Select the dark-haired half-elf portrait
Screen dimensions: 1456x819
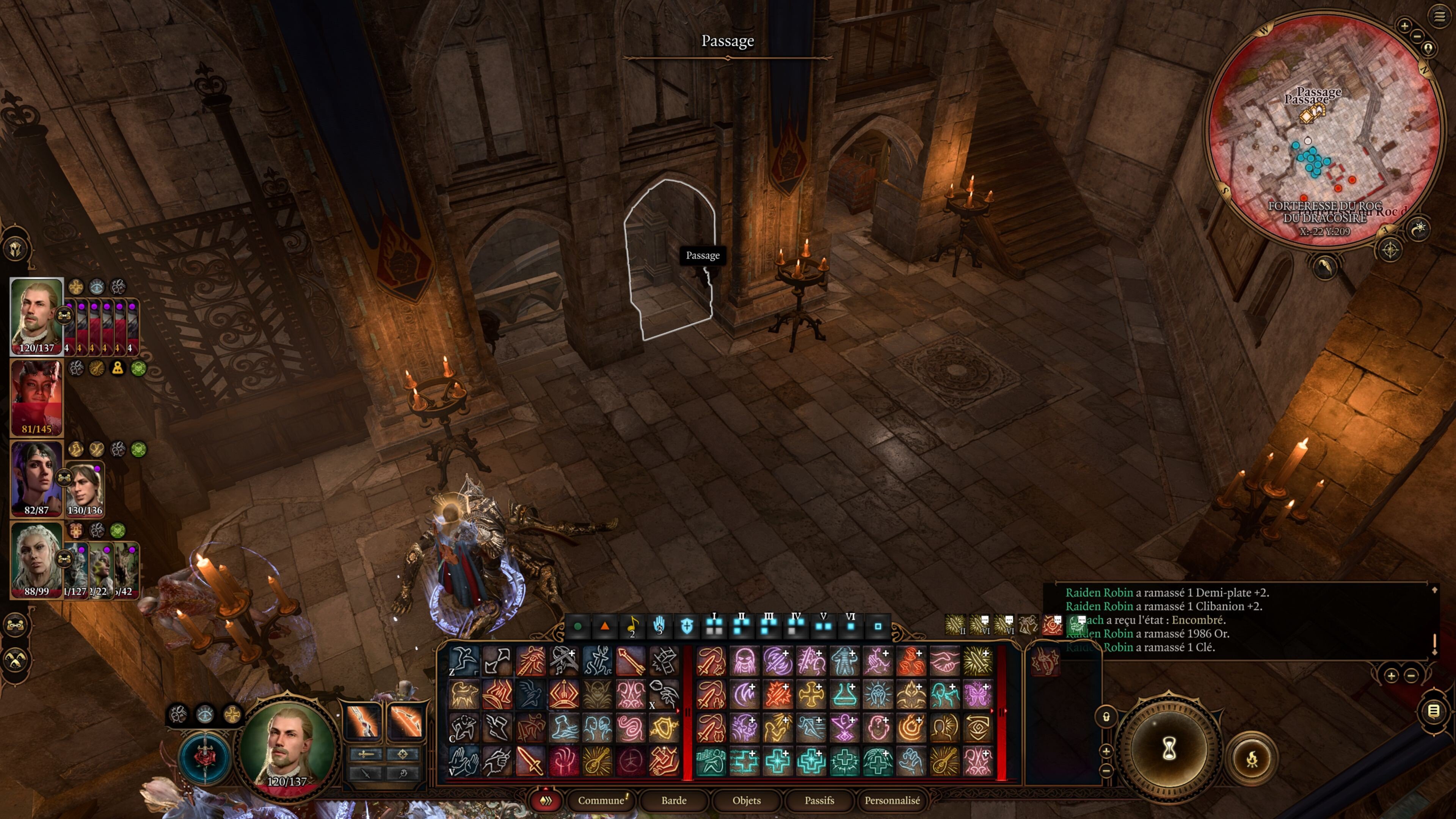[x=36, y=478]
